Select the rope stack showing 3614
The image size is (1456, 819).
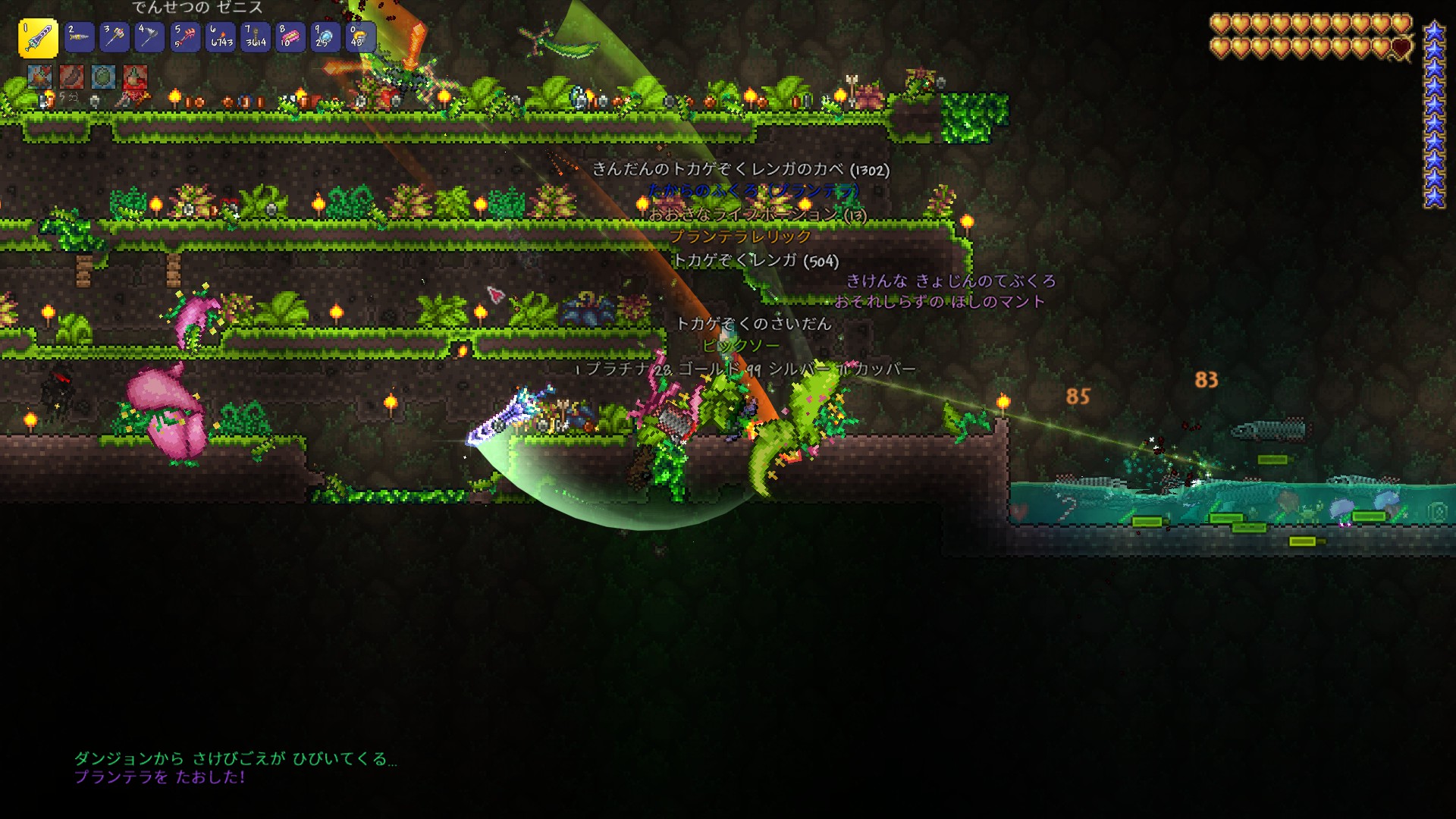(256, 37)
